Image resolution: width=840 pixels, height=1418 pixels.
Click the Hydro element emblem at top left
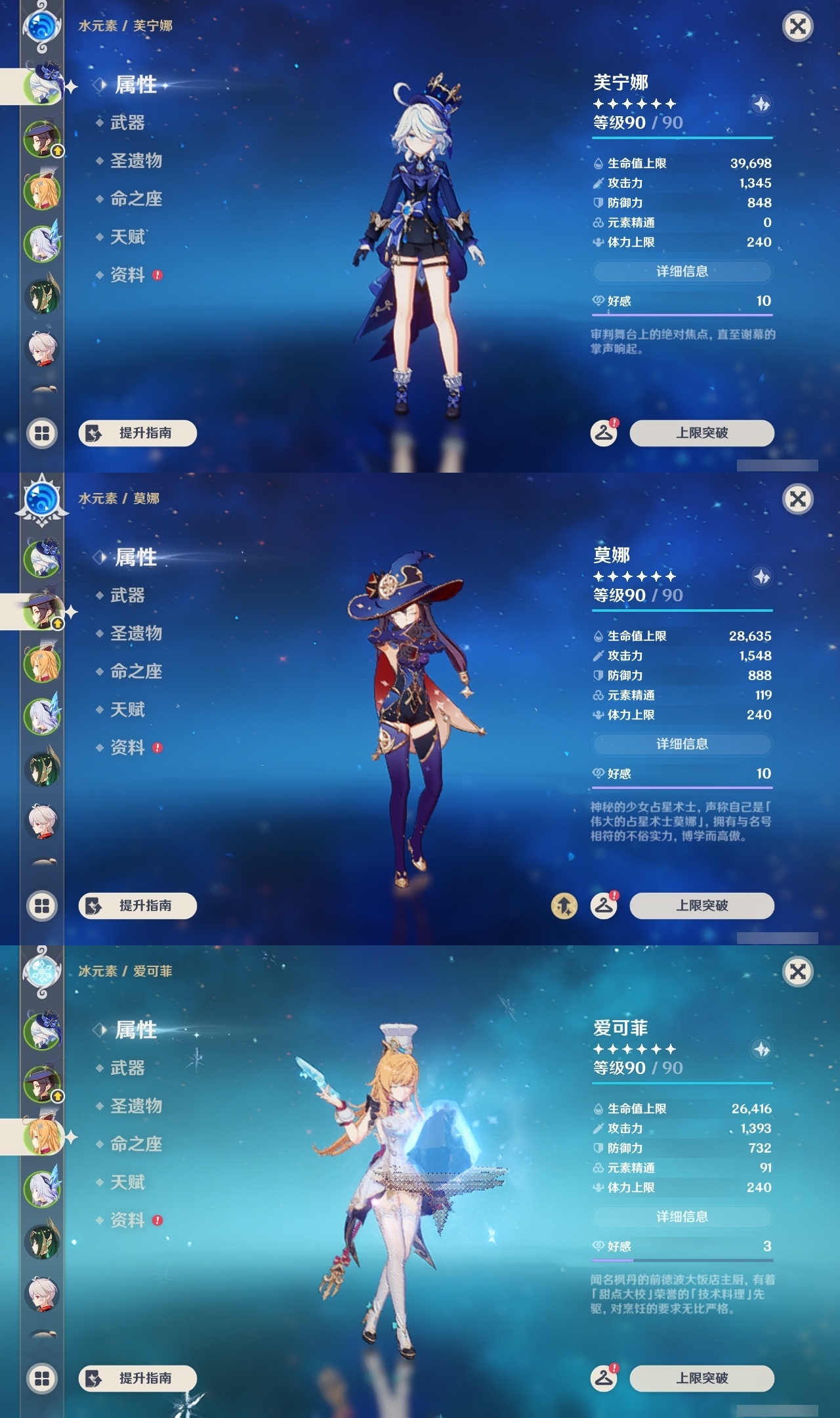(x=42, y=28)
